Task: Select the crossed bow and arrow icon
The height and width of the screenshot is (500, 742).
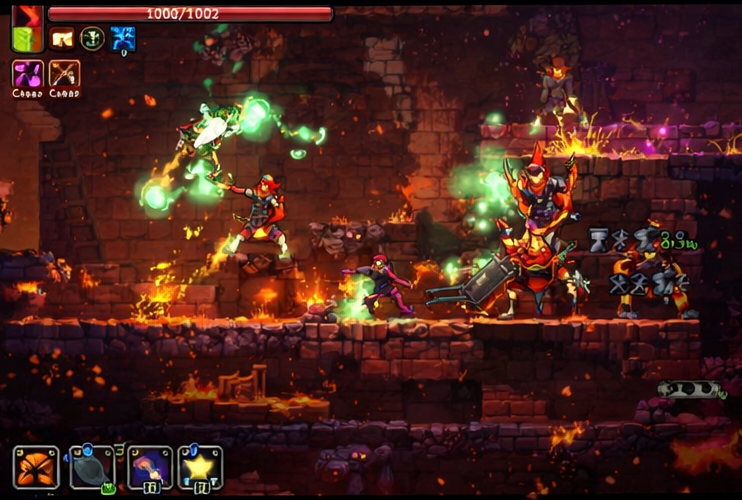Action: pos(64,75)
